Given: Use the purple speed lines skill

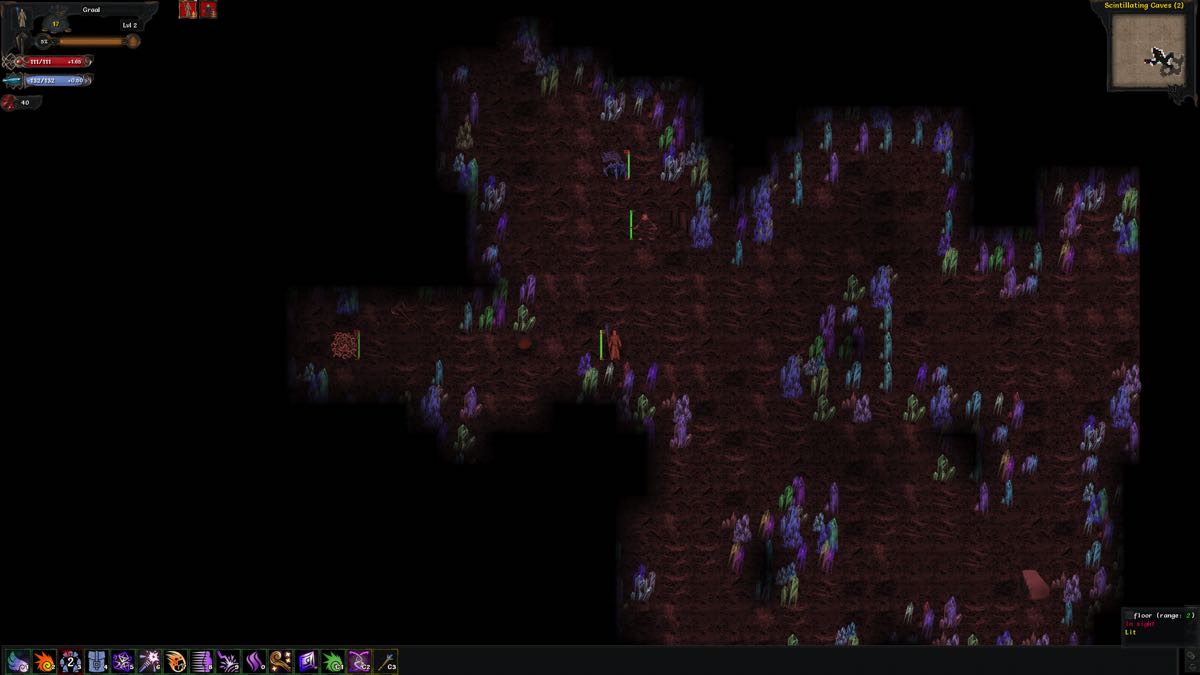Looking at the screenshot, I should 202,661.
